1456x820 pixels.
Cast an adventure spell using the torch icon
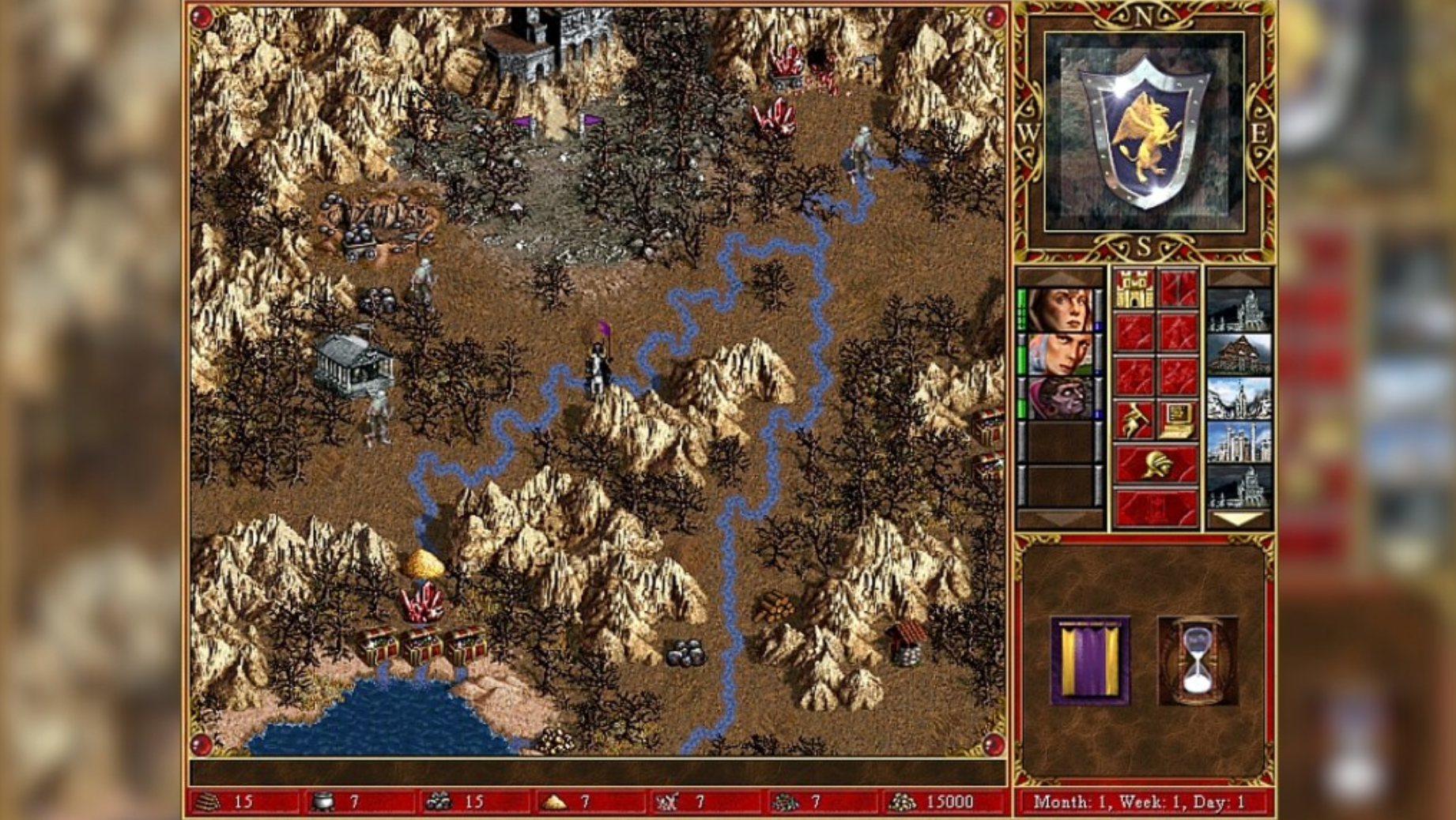pyautogui.click(x=1133, y=419)
